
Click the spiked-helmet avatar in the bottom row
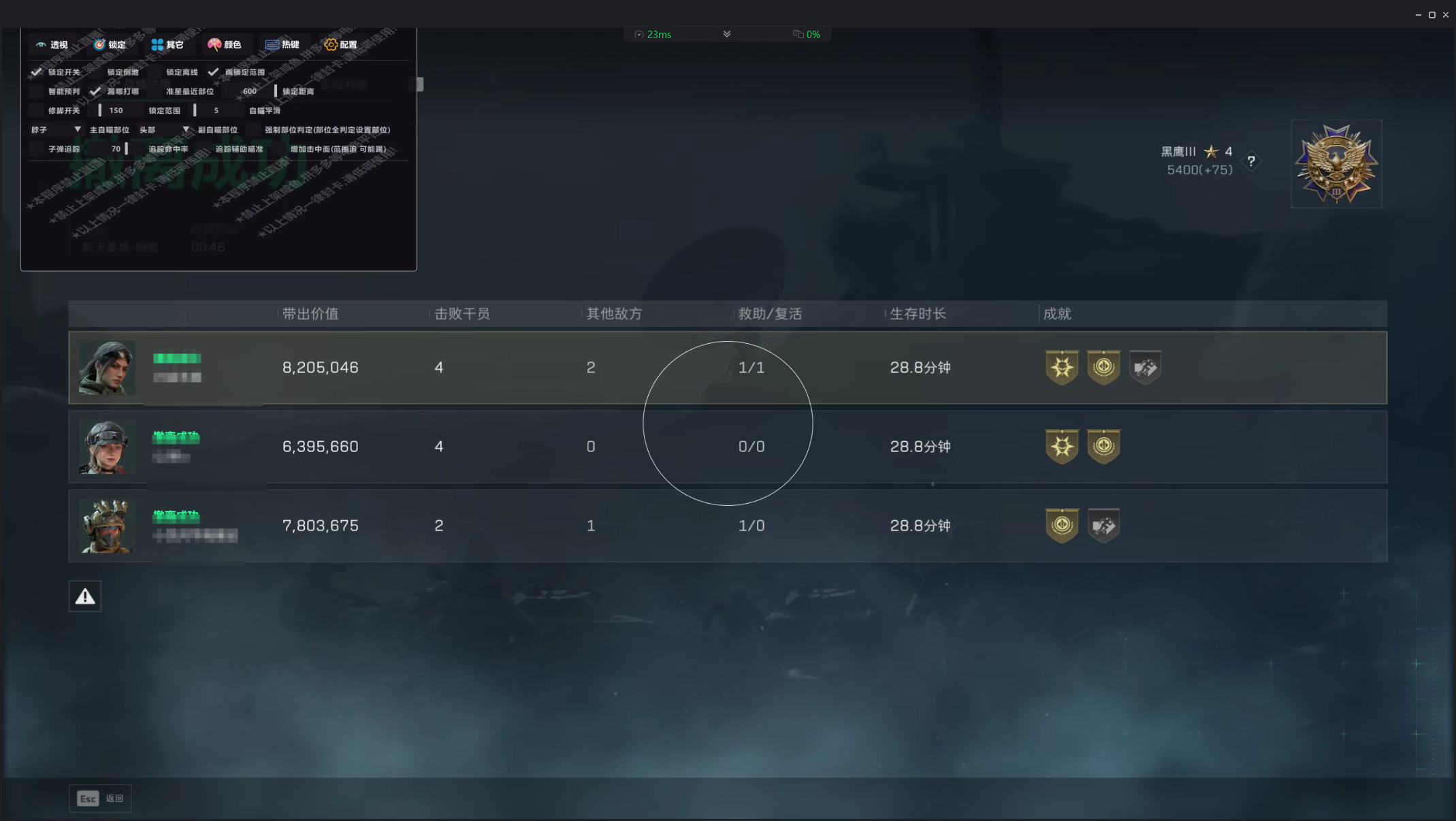pyautogui.click(x=107, y=526)
